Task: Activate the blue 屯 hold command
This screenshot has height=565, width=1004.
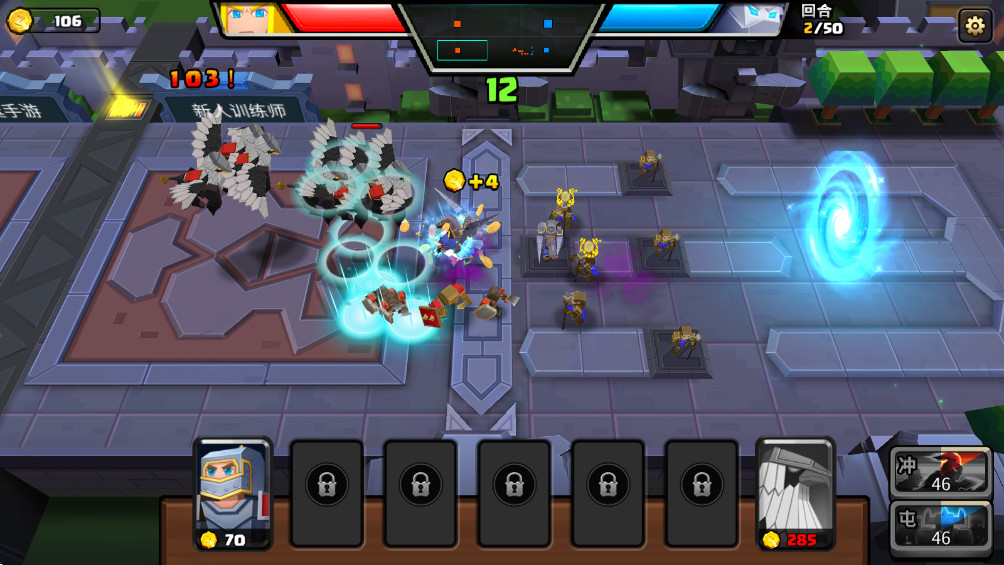Action: point(940,527)
